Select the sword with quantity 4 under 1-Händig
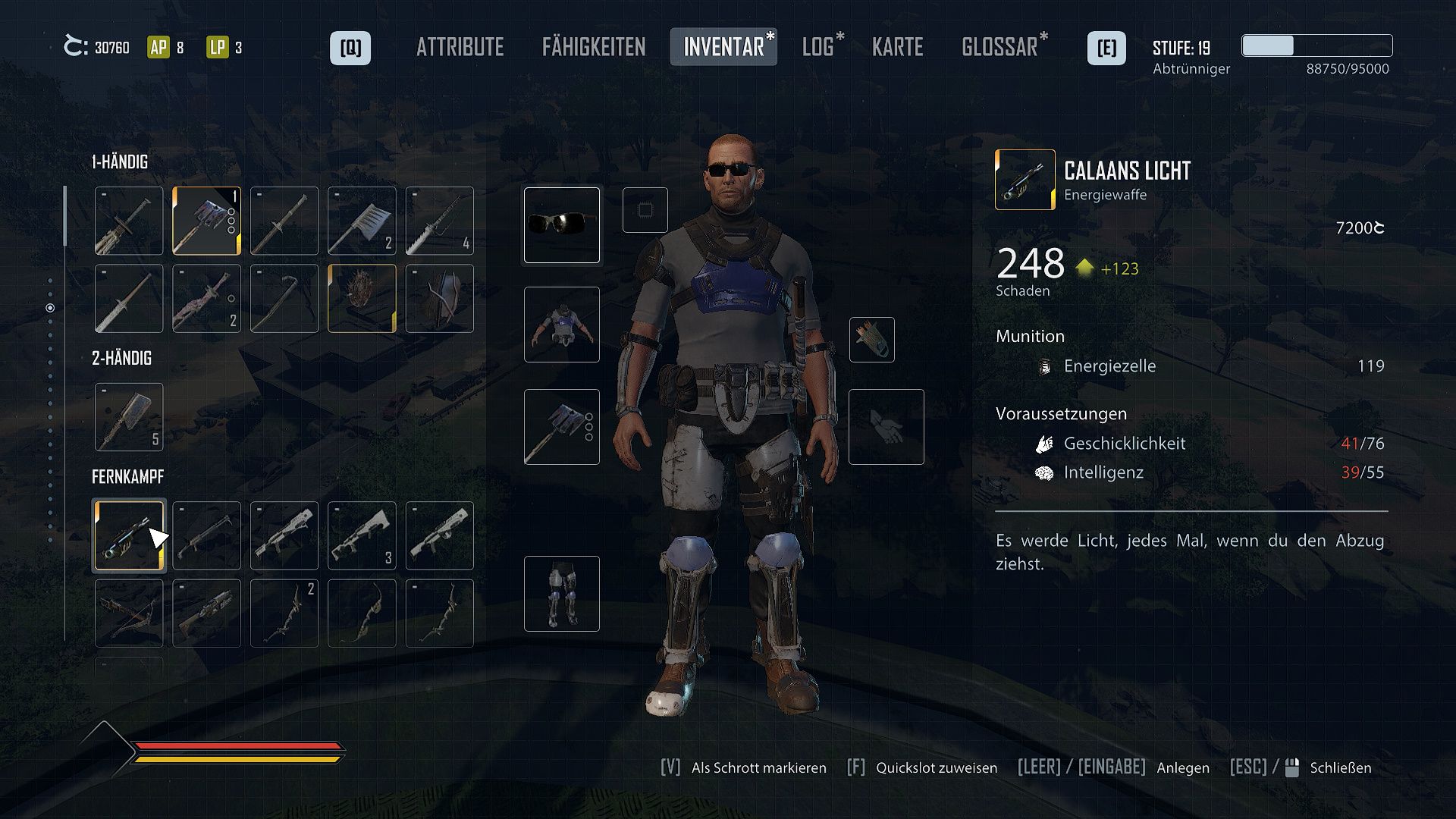Viewport: 1456px width, 819px height. (440, 221)
